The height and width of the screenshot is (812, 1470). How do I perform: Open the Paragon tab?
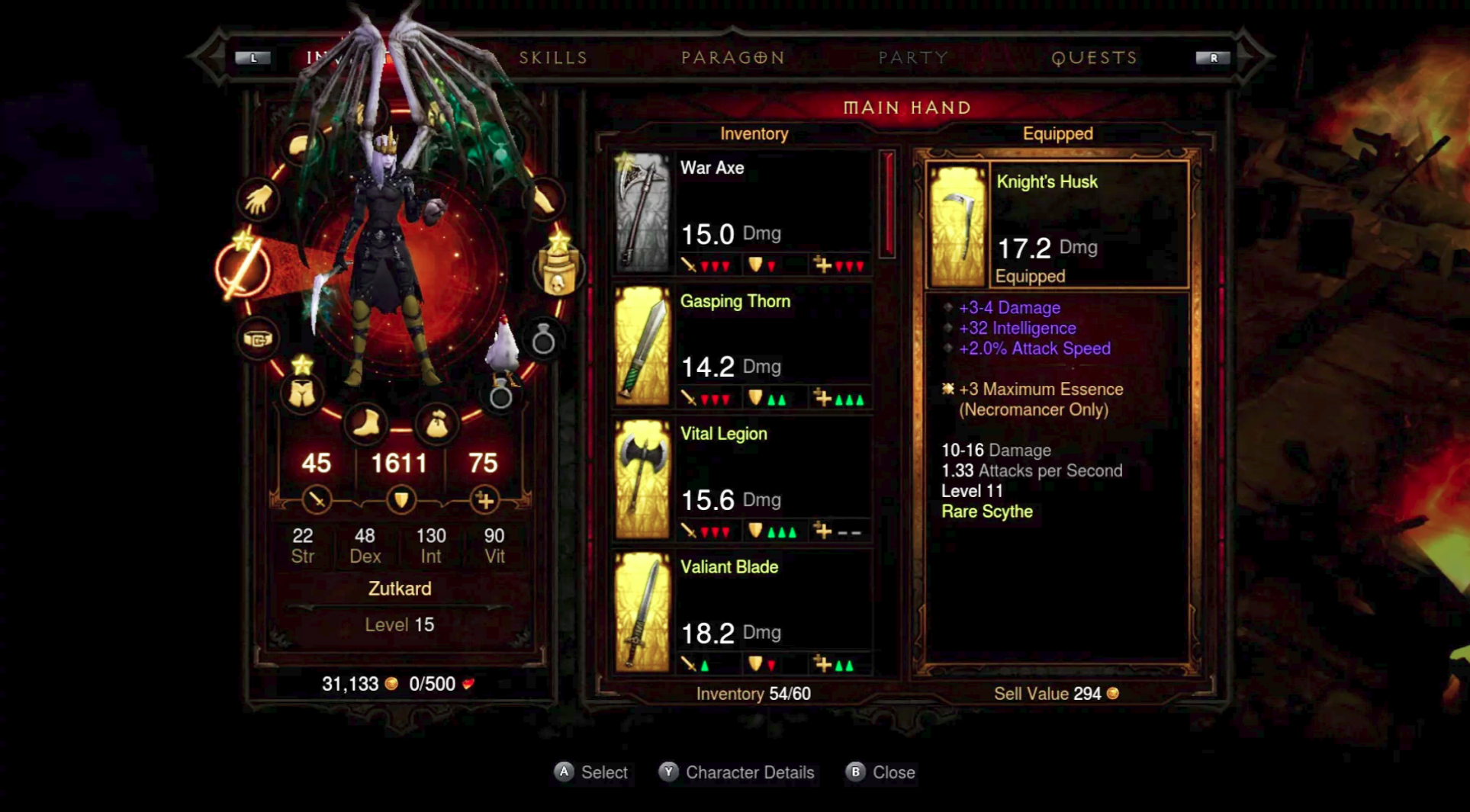tap(732, 56)
